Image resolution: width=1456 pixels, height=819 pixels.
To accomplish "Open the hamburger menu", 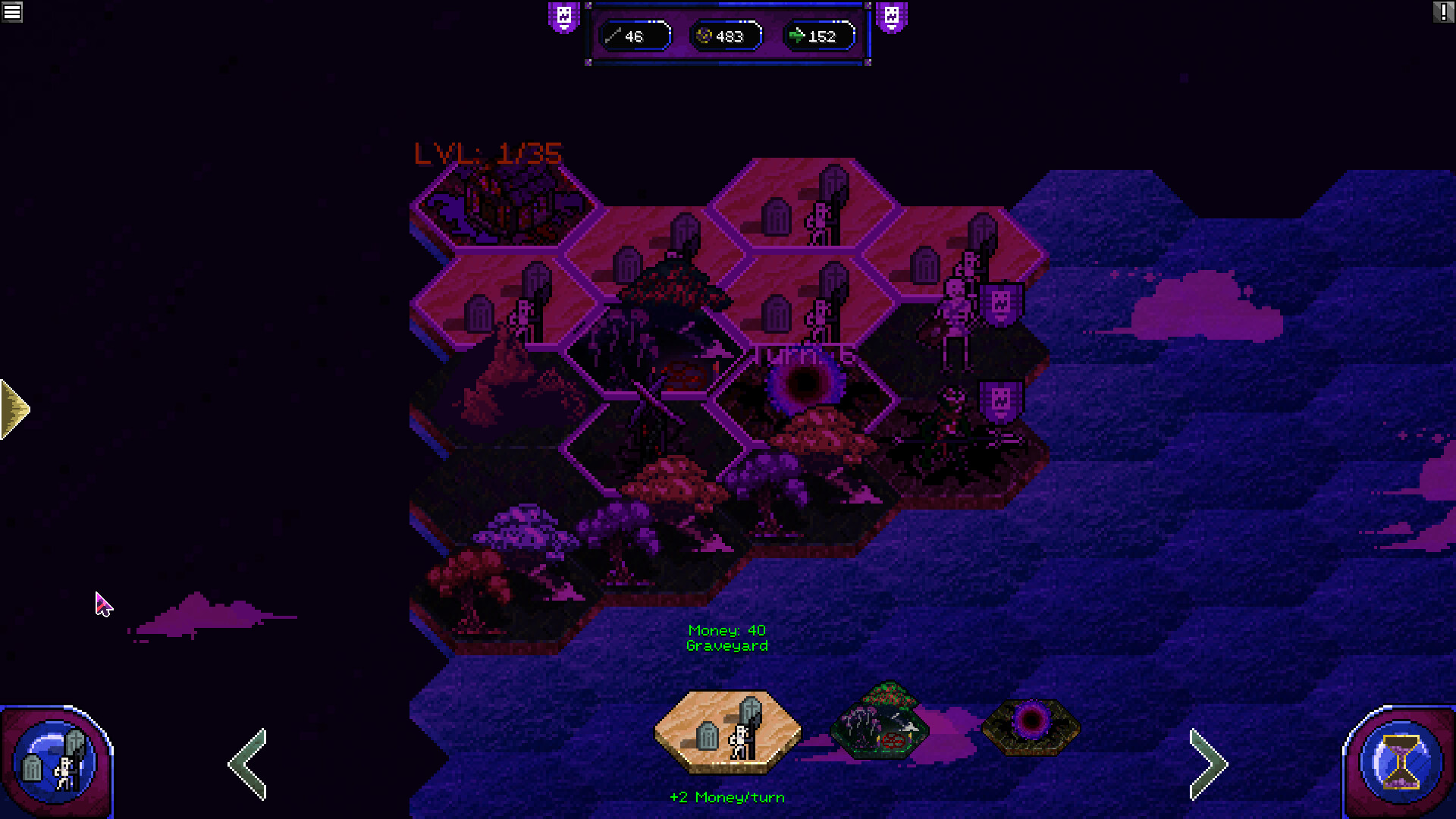I will pyautogui.click(x=12, y=12).
